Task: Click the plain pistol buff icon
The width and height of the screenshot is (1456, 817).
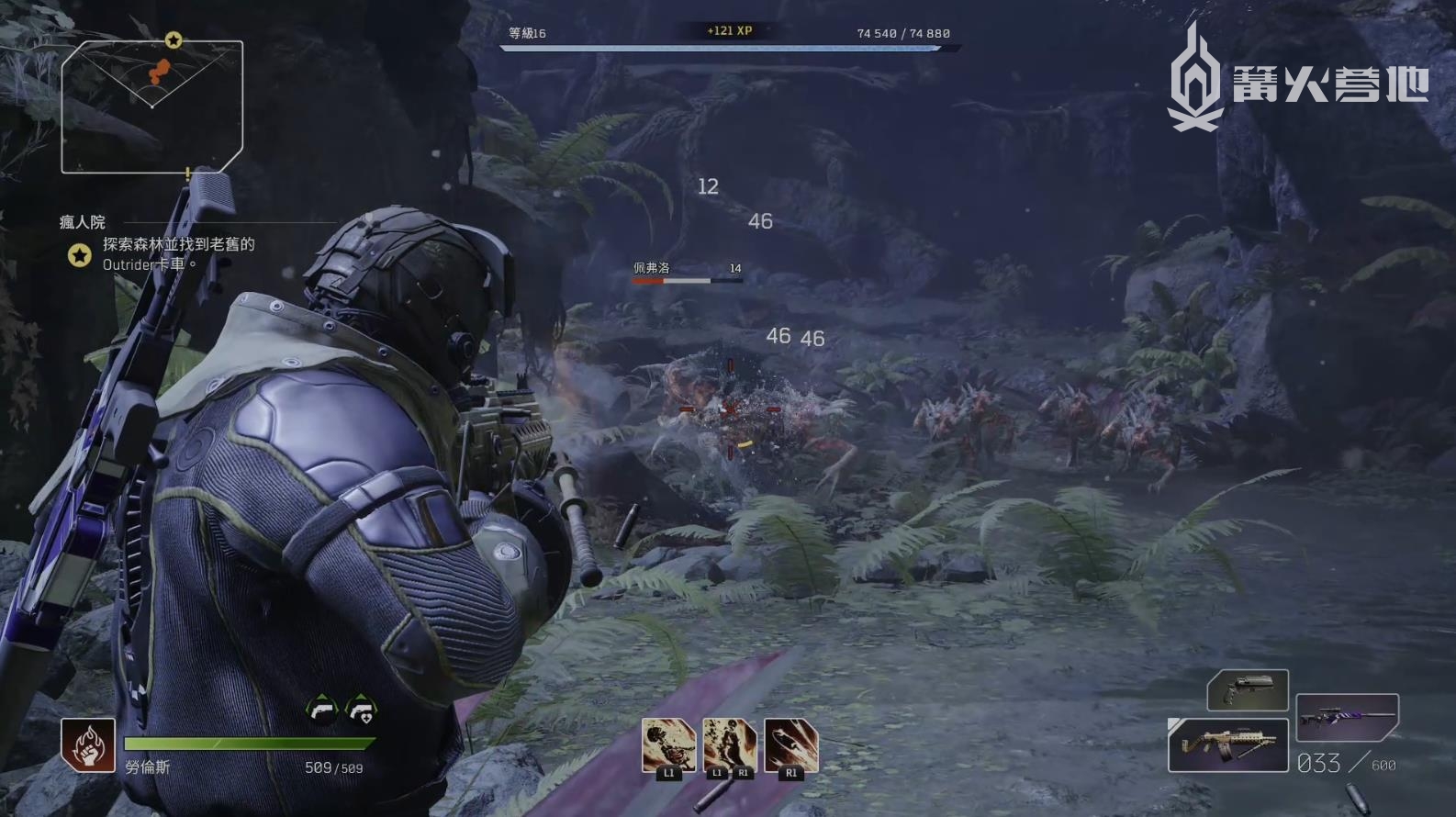Action: pos(322,710)
